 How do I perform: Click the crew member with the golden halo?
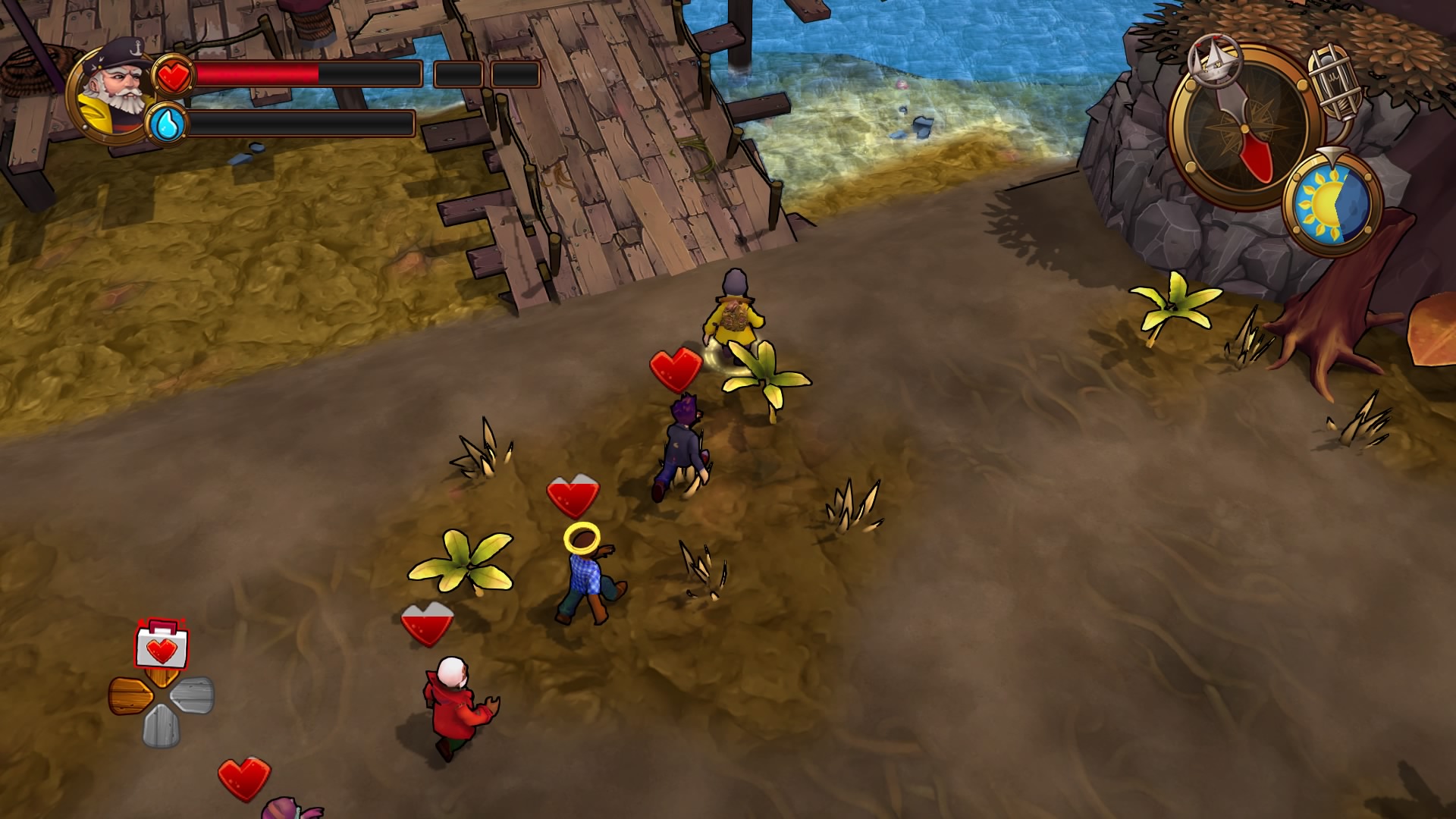click(584, 569)
